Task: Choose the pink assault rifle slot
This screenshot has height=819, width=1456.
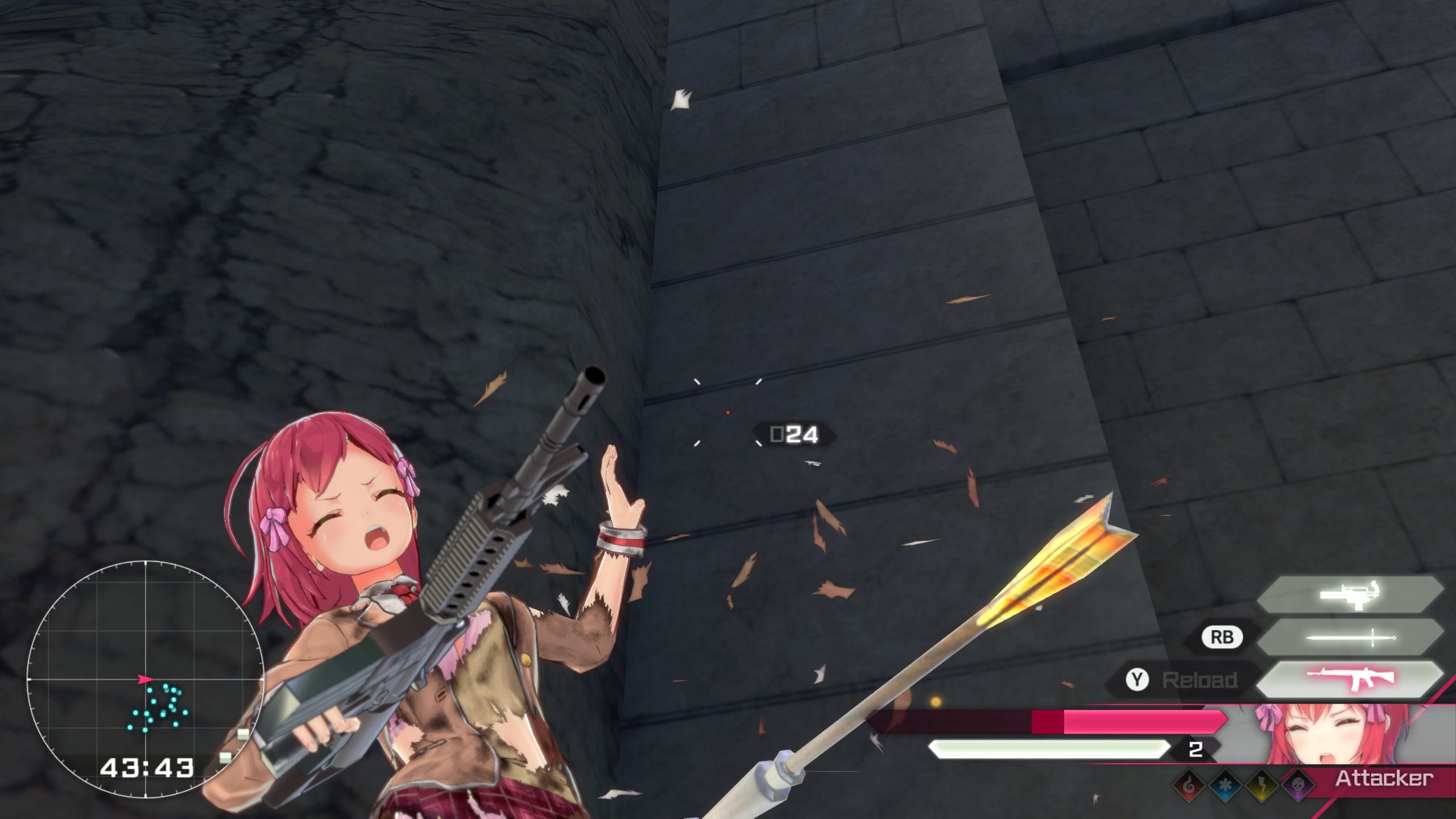Action: click(1350, 678)
